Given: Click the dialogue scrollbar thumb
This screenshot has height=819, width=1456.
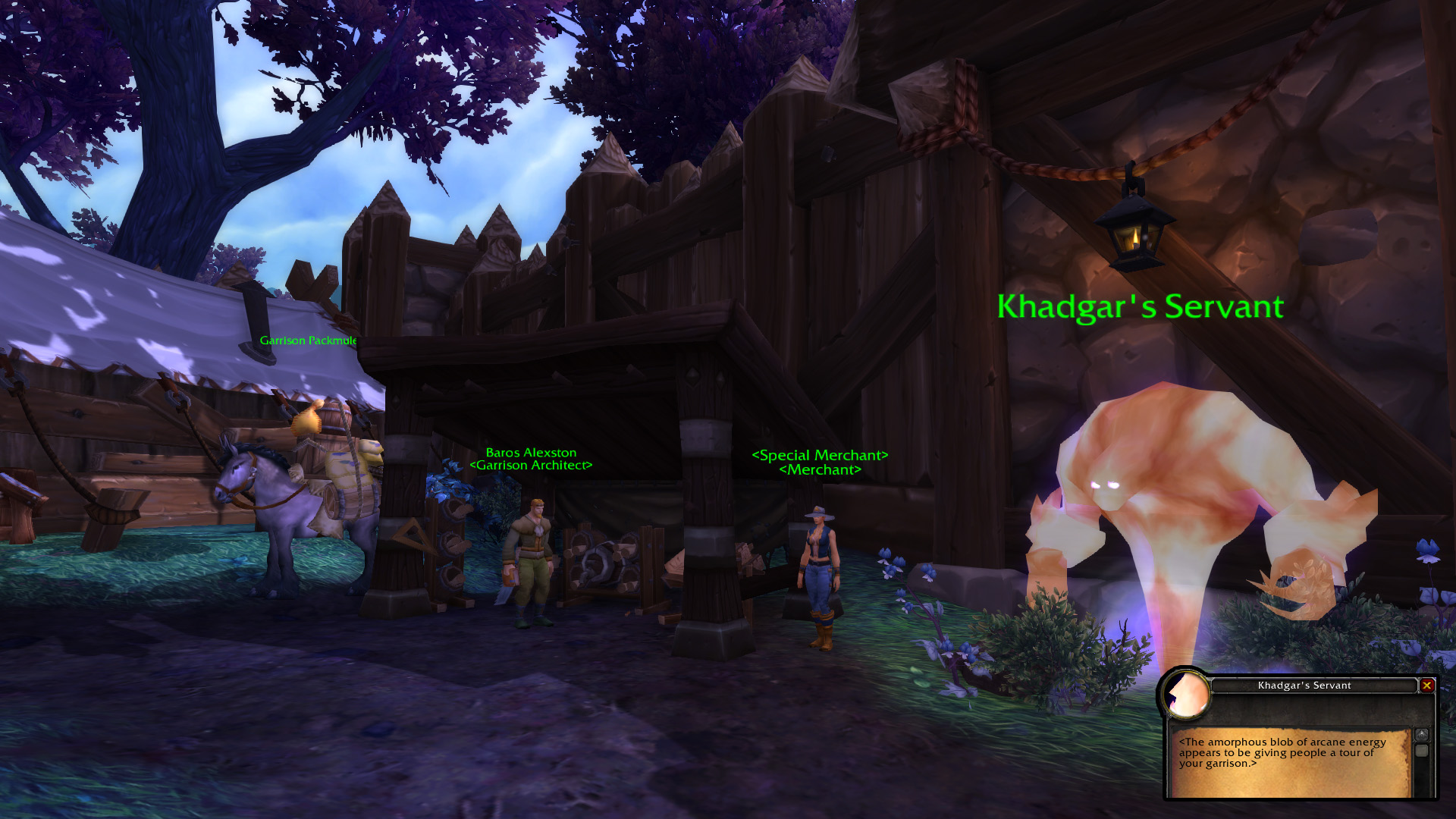Looking at the screenshot, I should (x=1422, y=750).
